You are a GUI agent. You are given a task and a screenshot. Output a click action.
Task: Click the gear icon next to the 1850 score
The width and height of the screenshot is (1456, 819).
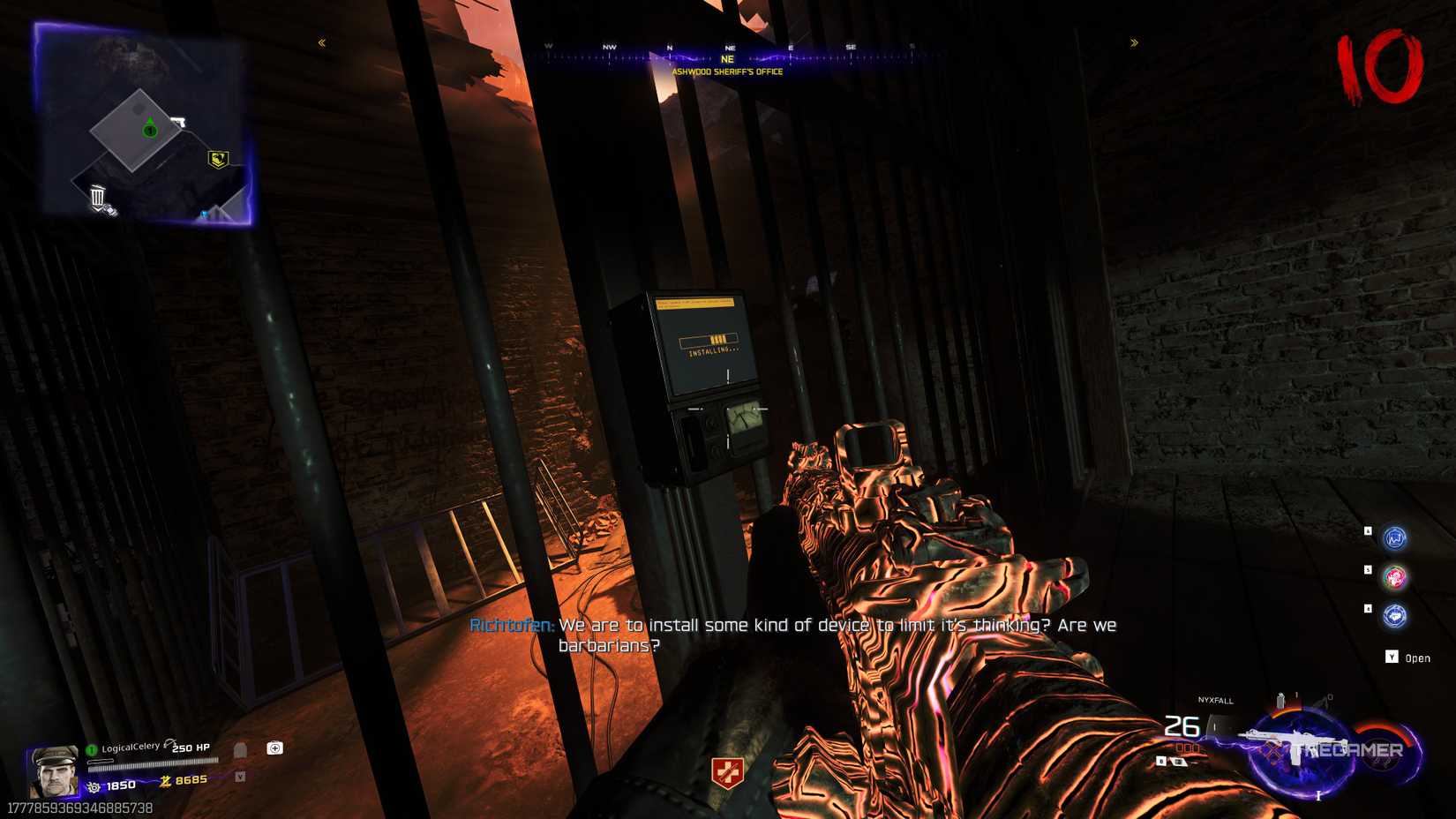click(94, 786)
